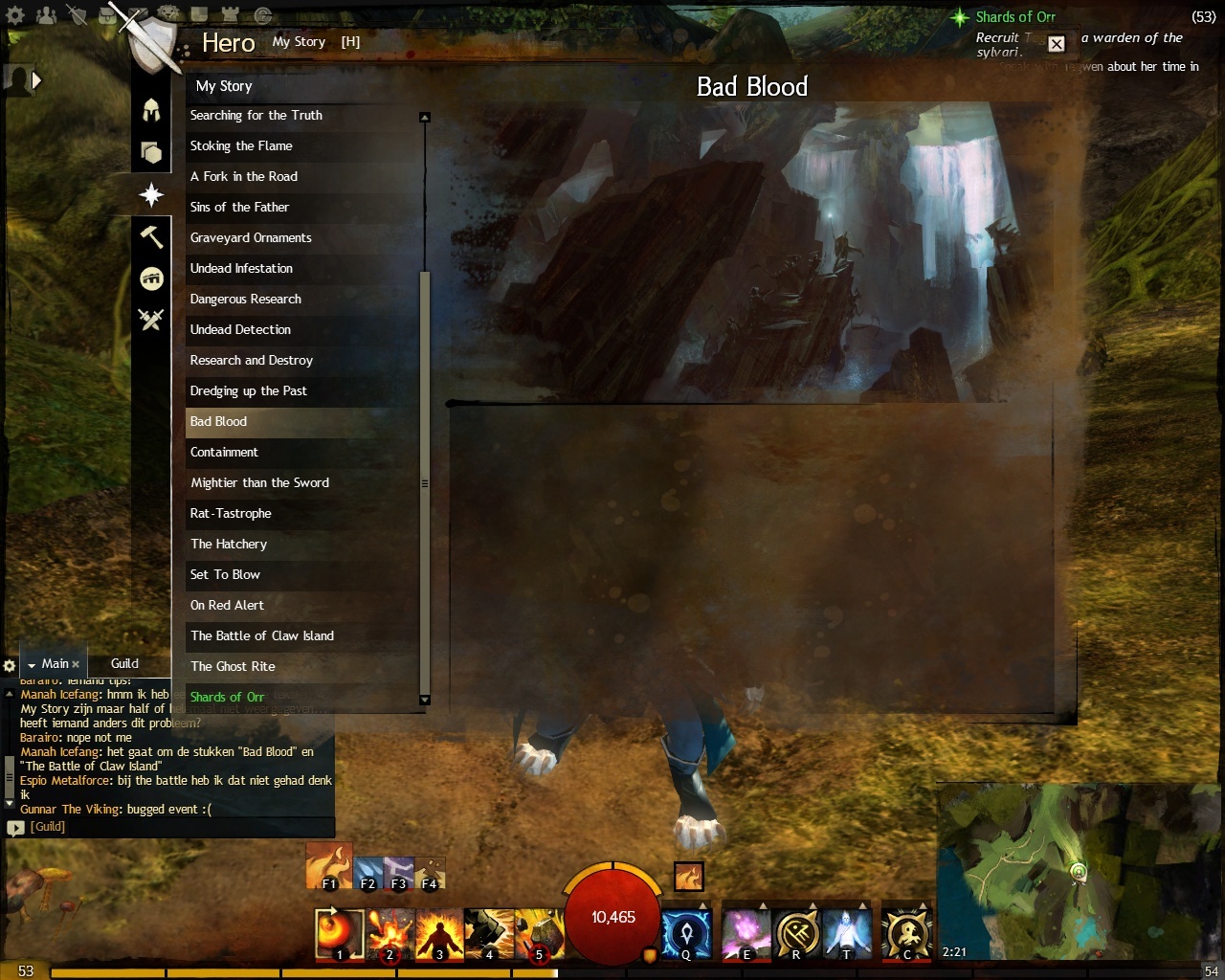1225x980 pixels.
Task: Select the green Shards of Orr entry
Action: (227, 698)
